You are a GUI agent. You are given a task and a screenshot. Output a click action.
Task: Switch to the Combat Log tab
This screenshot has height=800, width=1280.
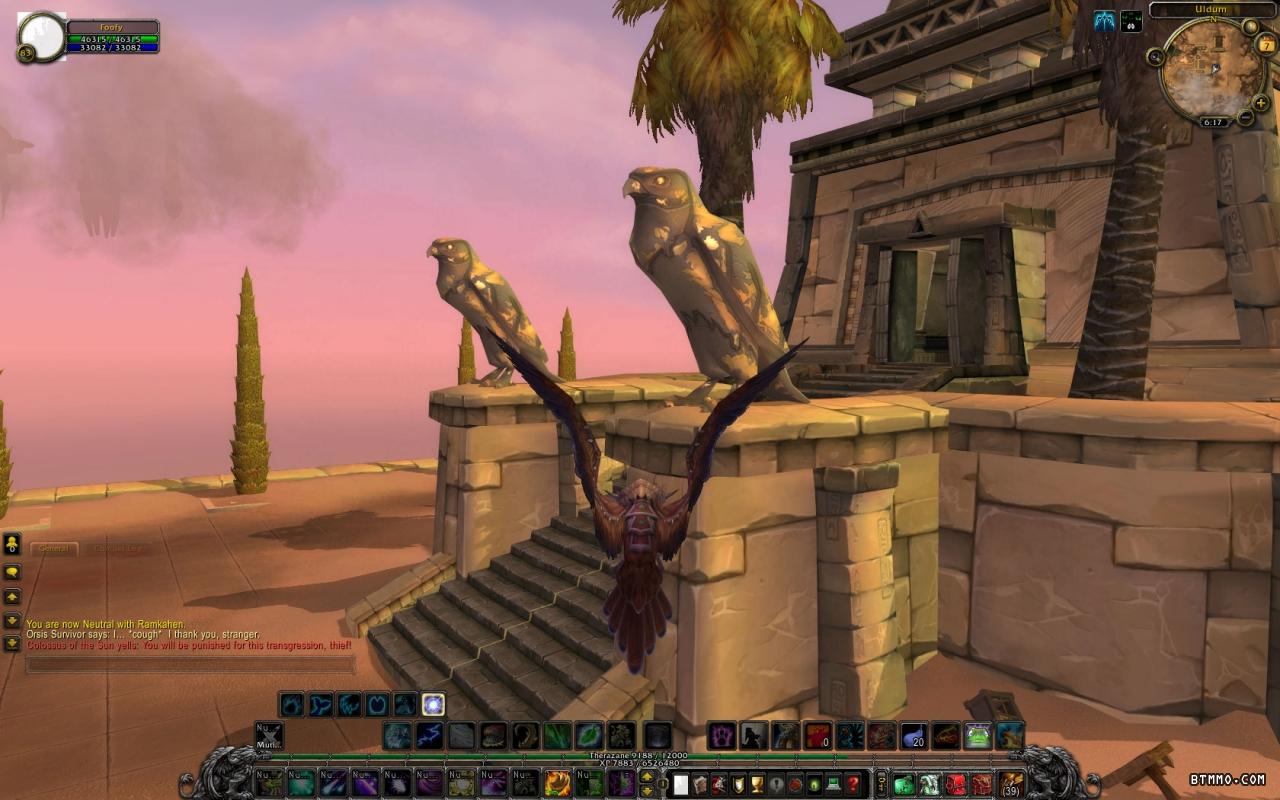point(117,548)
